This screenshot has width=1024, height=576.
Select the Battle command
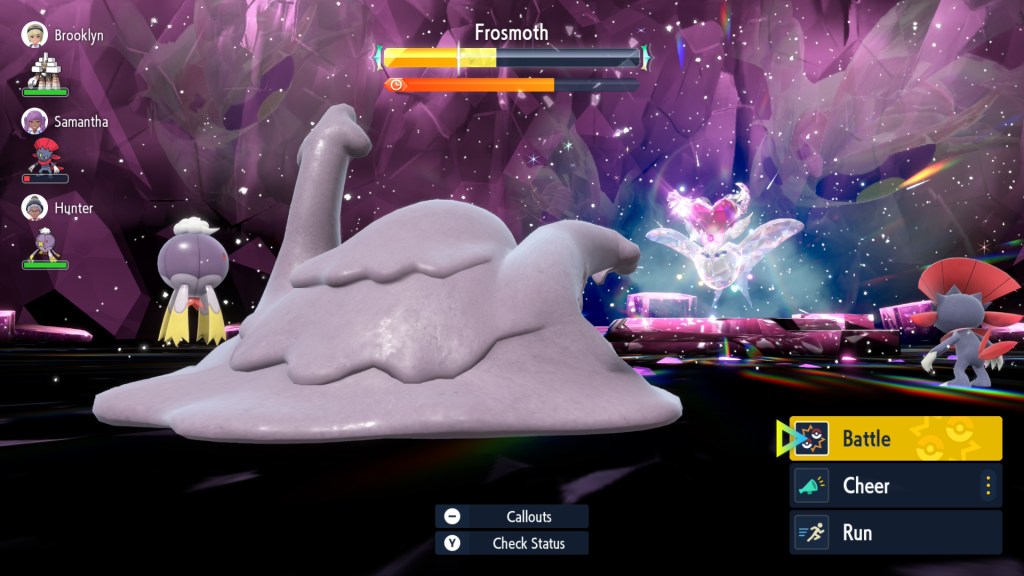(x=895, y=439)
